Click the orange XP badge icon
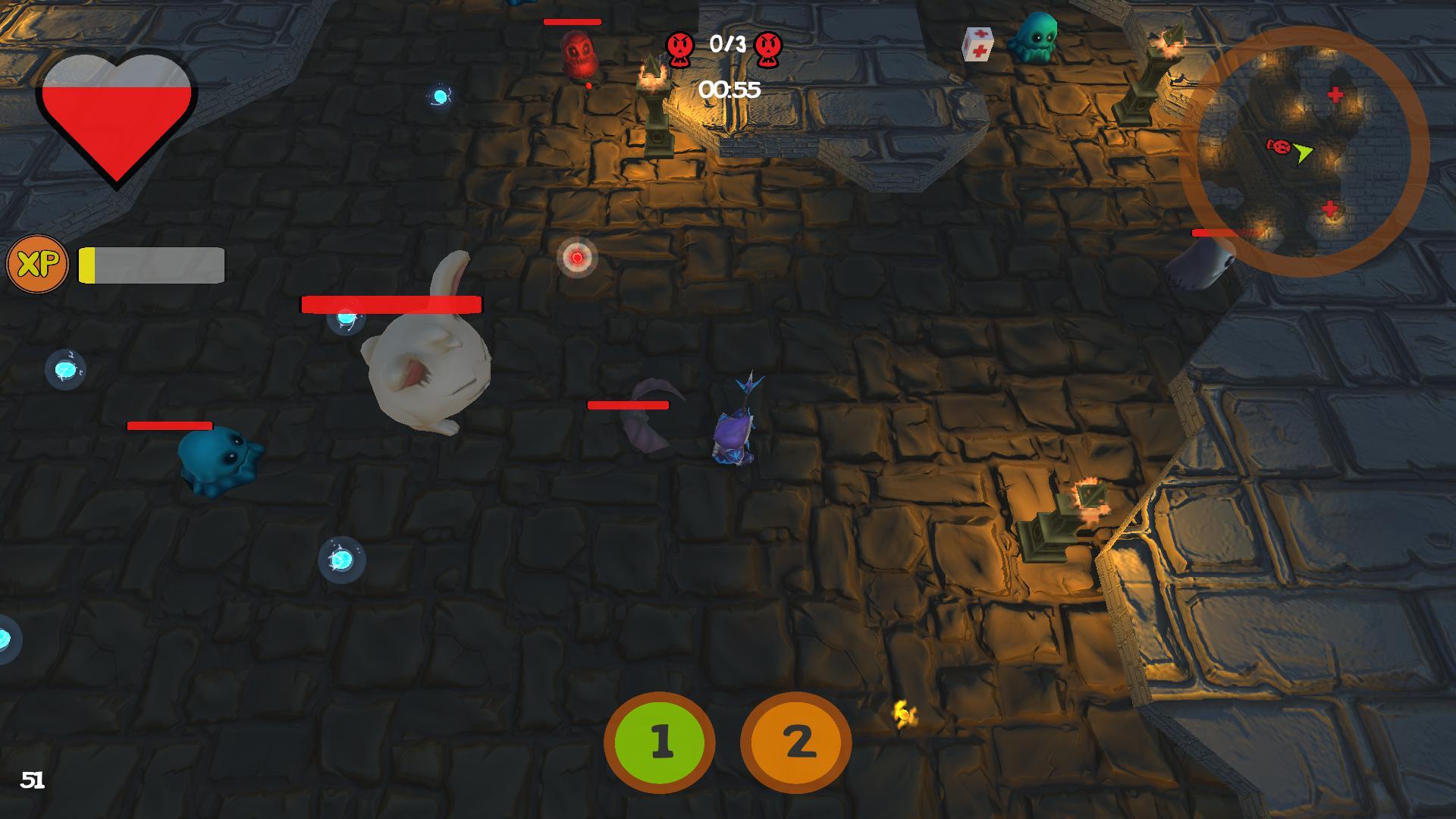 tap(37, 265)
